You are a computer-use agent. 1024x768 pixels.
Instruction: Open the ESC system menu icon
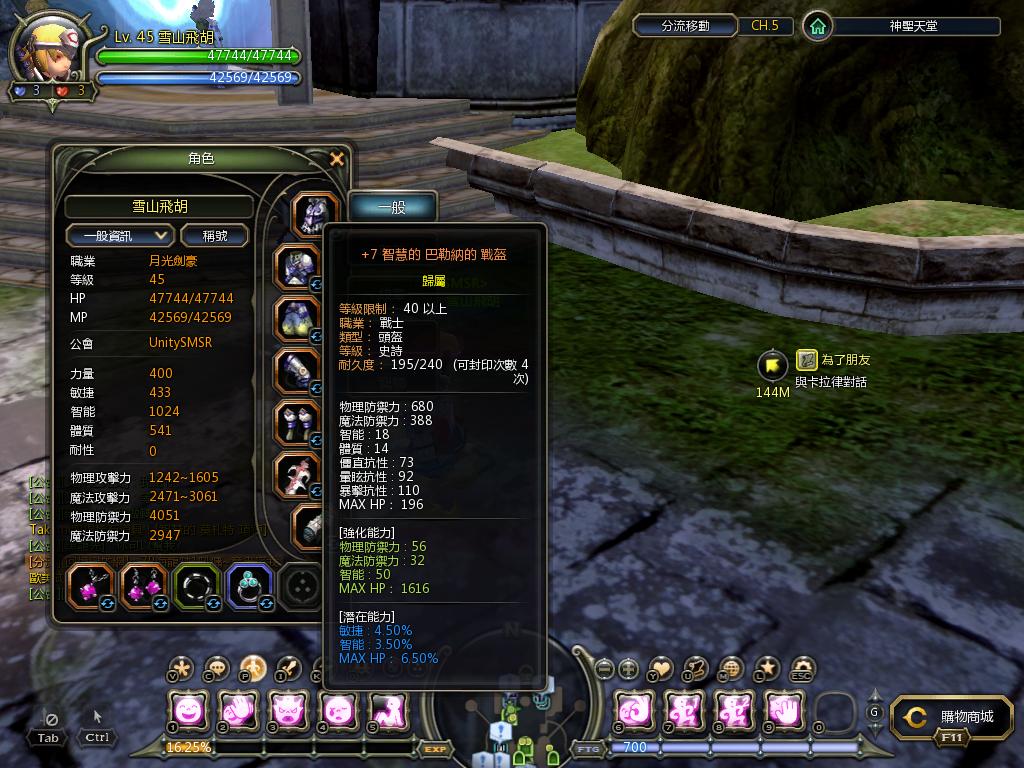[x=802, y=668]
